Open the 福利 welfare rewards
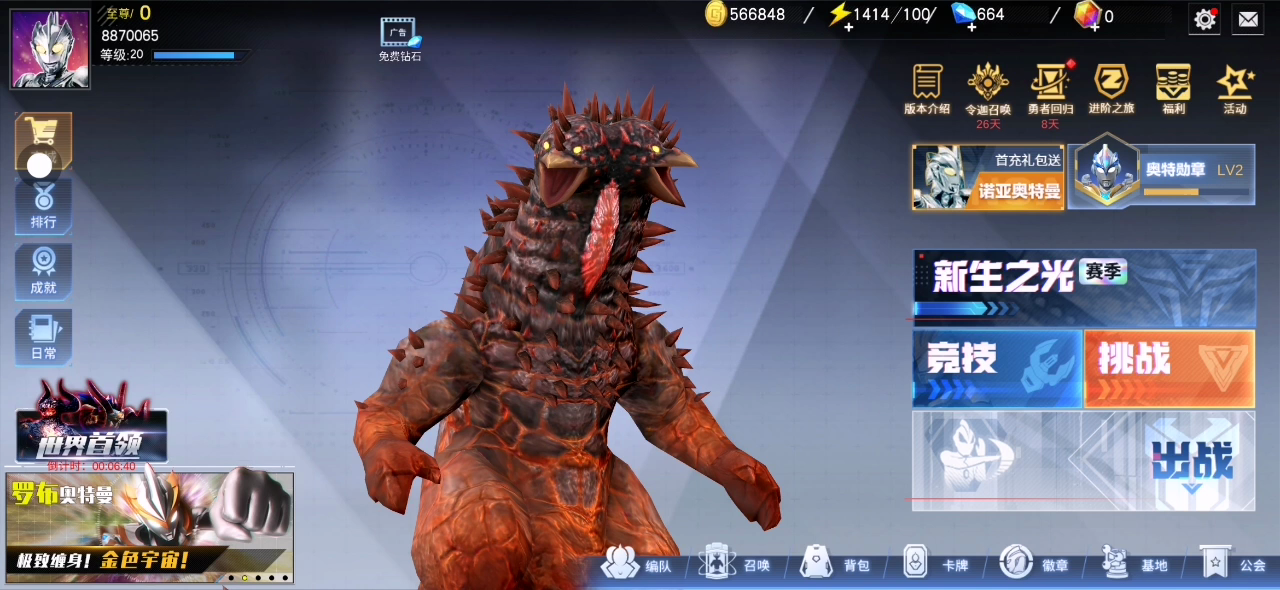Viewport: 1280px width, 590px height. click(x=1173, y=90)
